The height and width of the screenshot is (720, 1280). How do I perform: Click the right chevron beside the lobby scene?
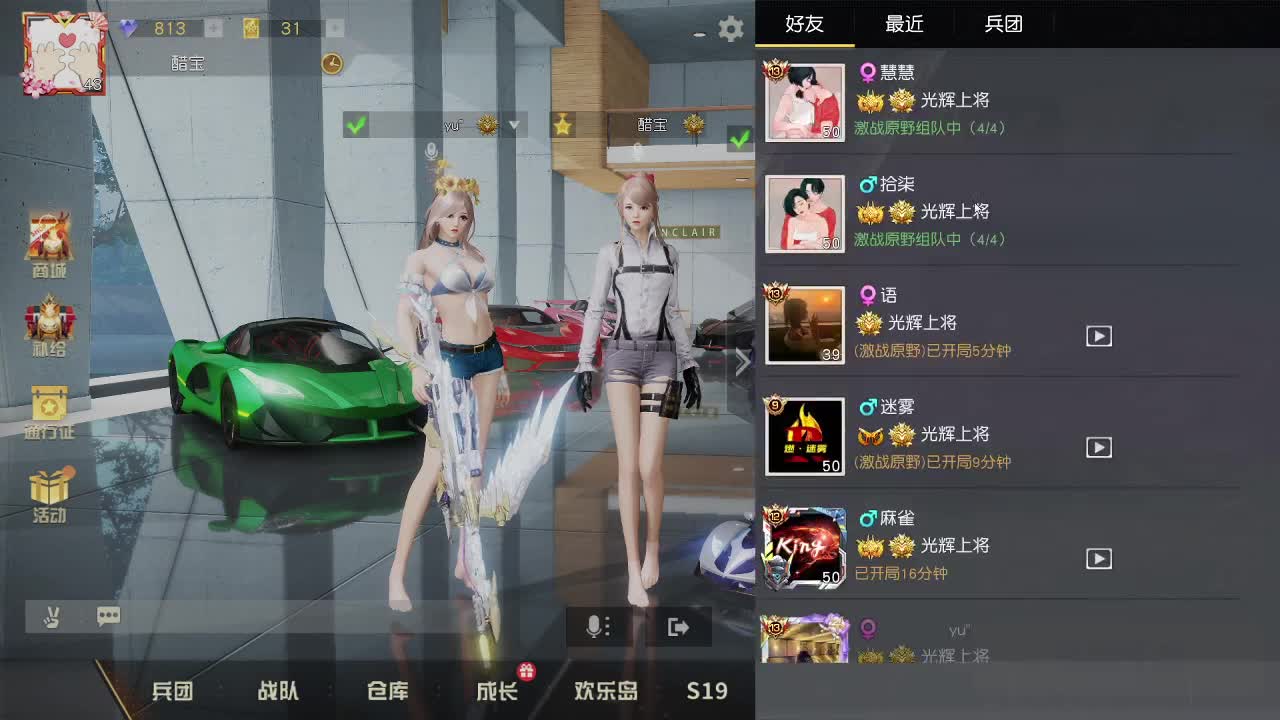point(742,362)
